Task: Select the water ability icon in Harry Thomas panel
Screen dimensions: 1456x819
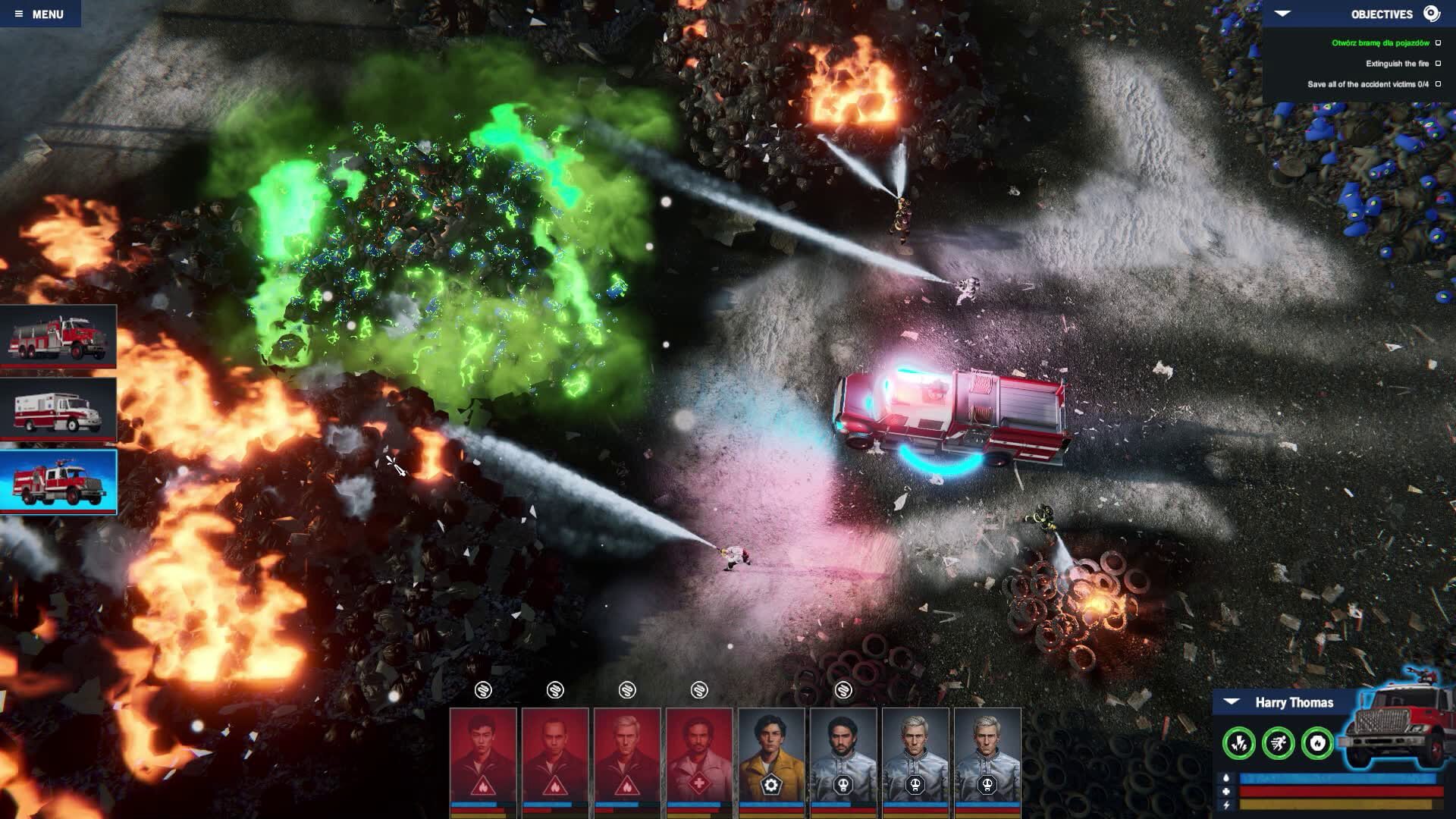Action: [1238, 743]
